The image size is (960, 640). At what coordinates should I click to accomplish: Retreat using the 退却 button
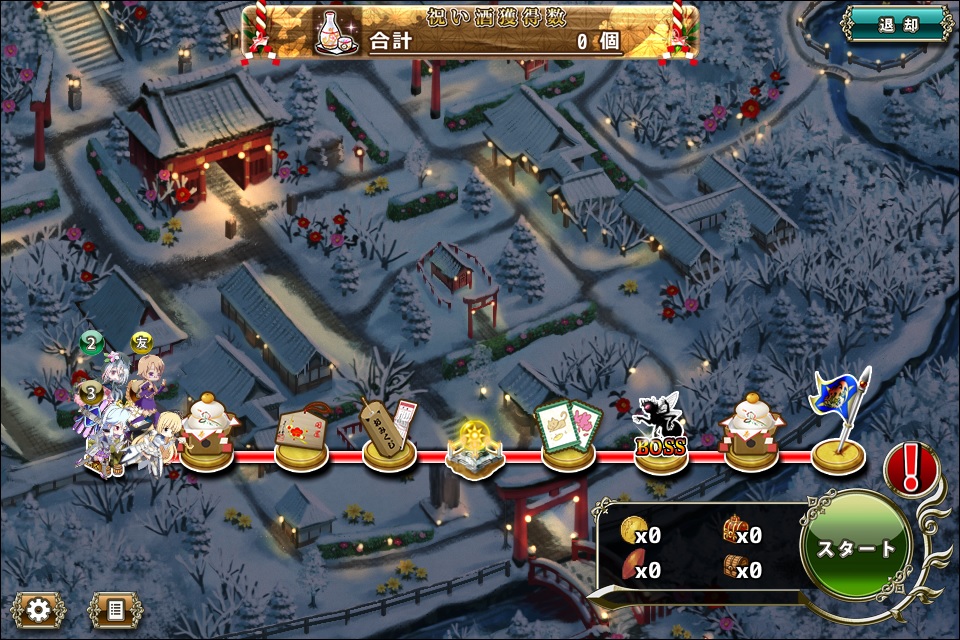896,24
